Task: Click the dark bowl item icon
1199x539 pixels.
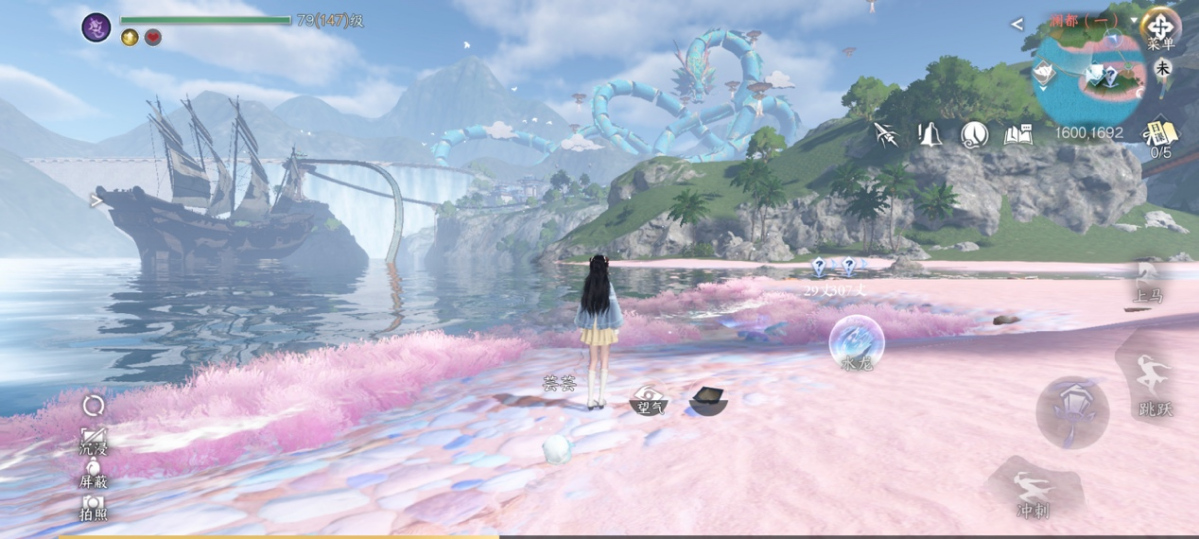Action: click(708, 399)
